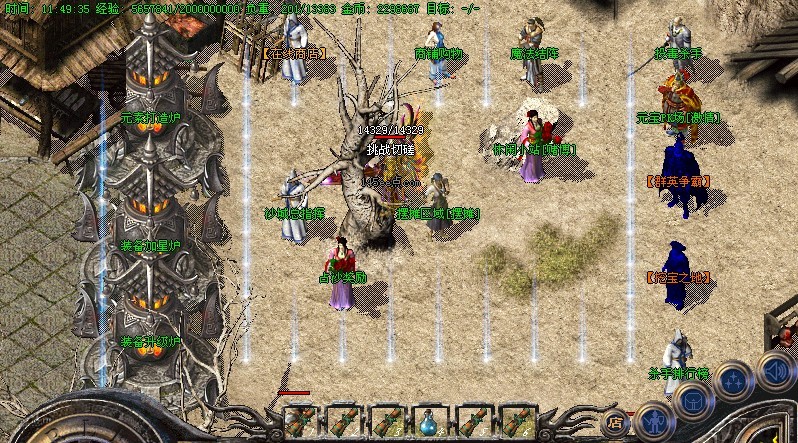Open the armor-shaped round button
The image size is (798, 443).
click(x=693, y=401)
